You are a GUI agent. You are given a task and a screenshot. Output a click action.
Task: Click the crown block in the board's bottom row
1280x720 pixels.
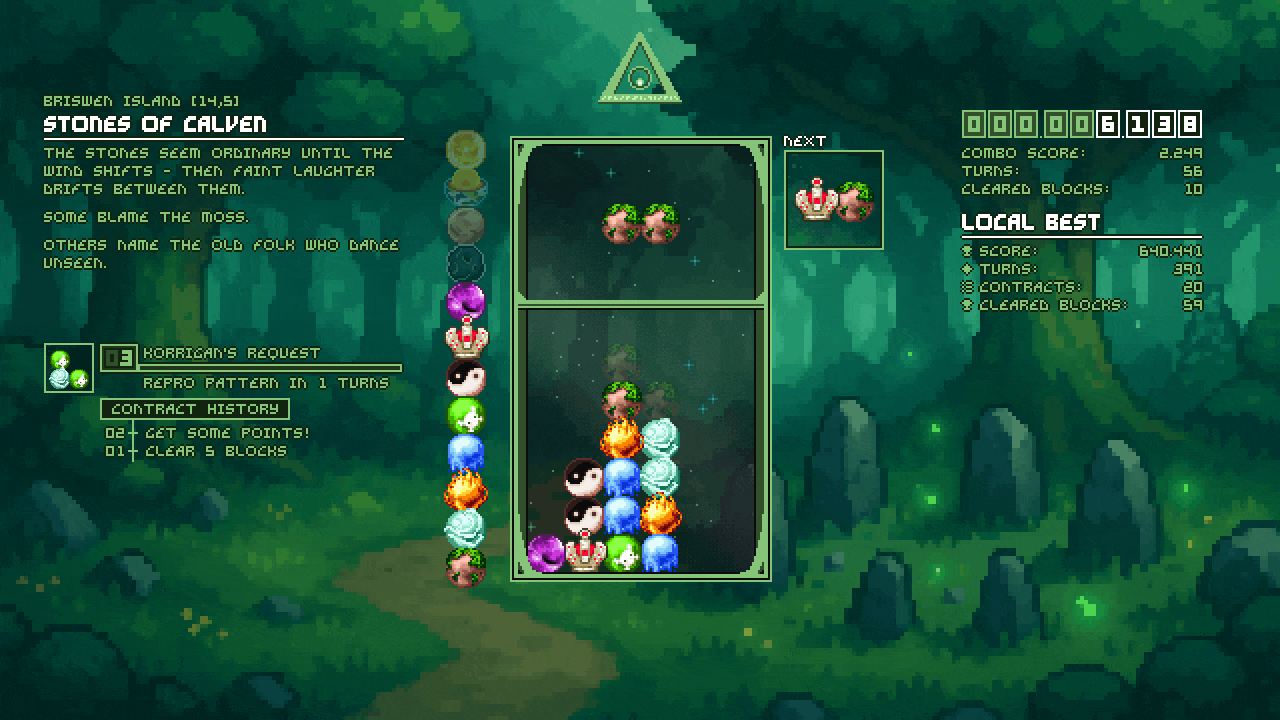(x=584, y=552)
